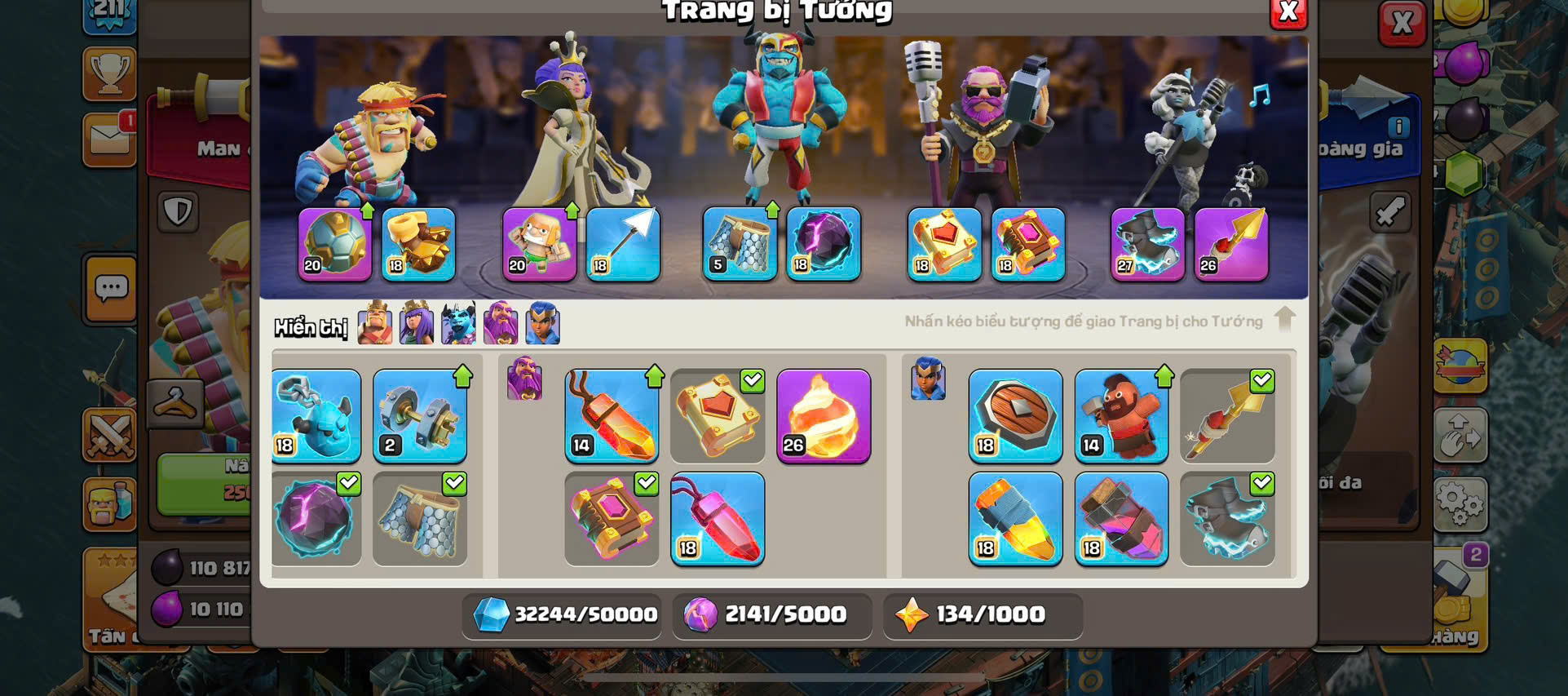
Task: Show the Minion Prince equipment filter
Action: [x=458, y=323]
